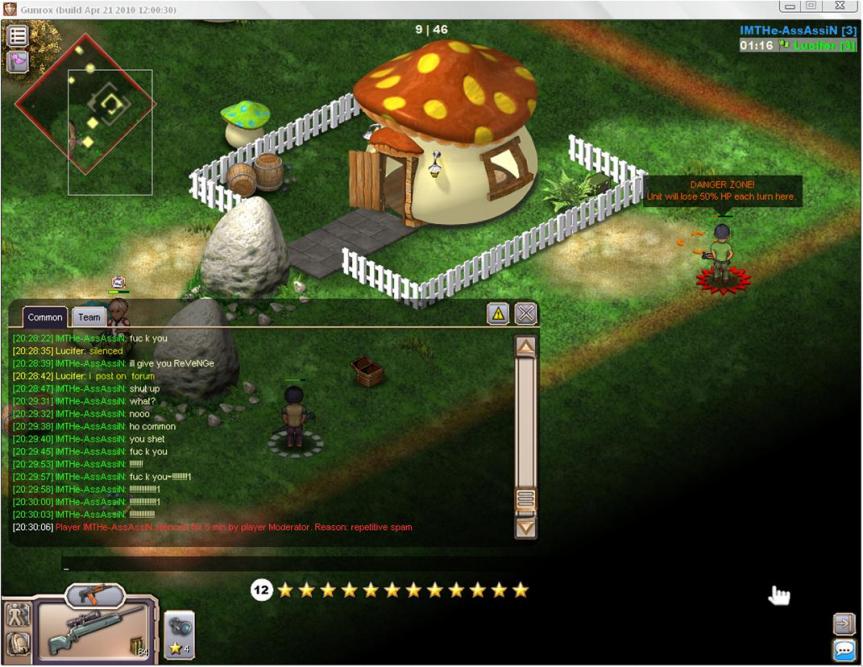Switch to the Common chat tab
863x667 pixels.
coord(45,317)
